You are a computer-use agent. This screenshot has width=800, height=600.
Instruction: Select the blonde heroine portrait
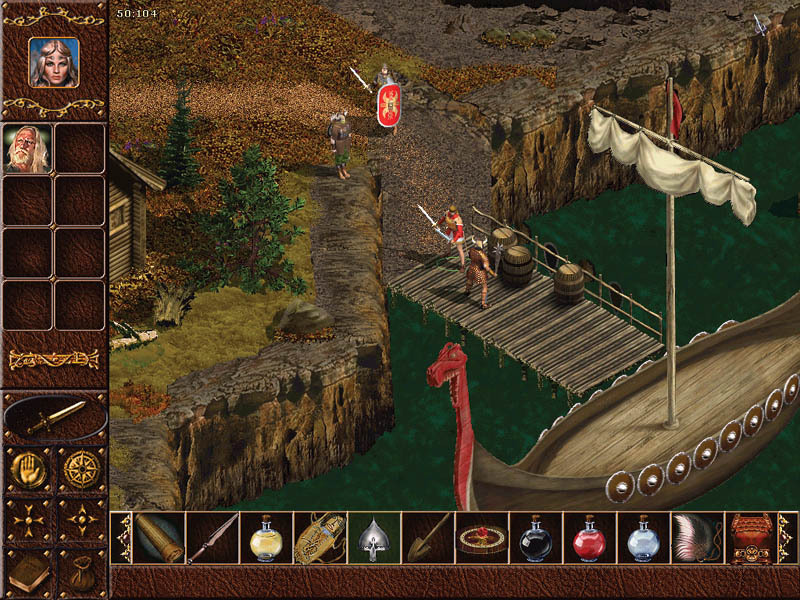[53, 62]
